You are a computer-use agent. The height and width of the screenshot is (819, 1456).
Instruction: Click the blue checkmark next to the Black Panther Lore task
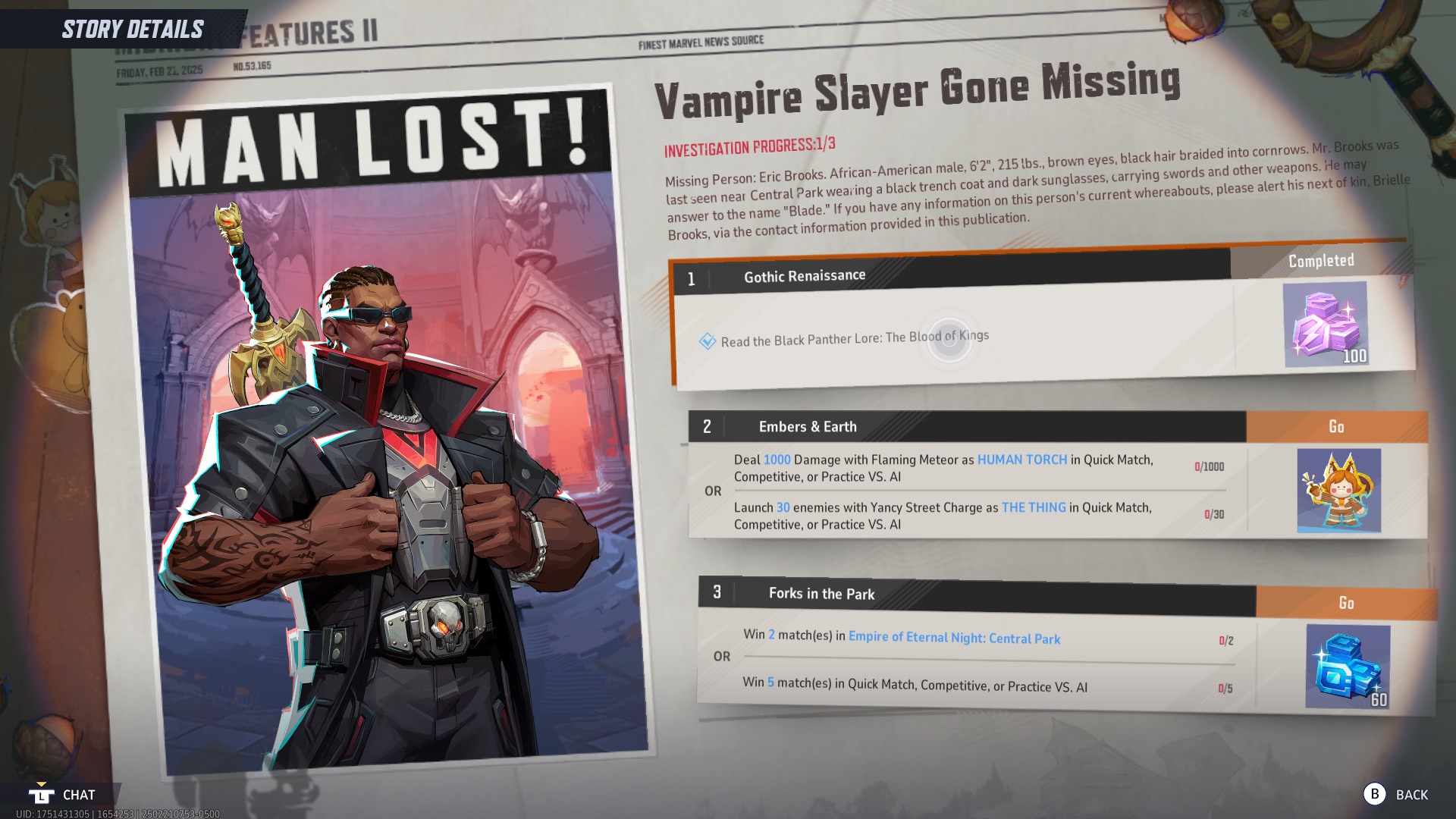point(708,341)
